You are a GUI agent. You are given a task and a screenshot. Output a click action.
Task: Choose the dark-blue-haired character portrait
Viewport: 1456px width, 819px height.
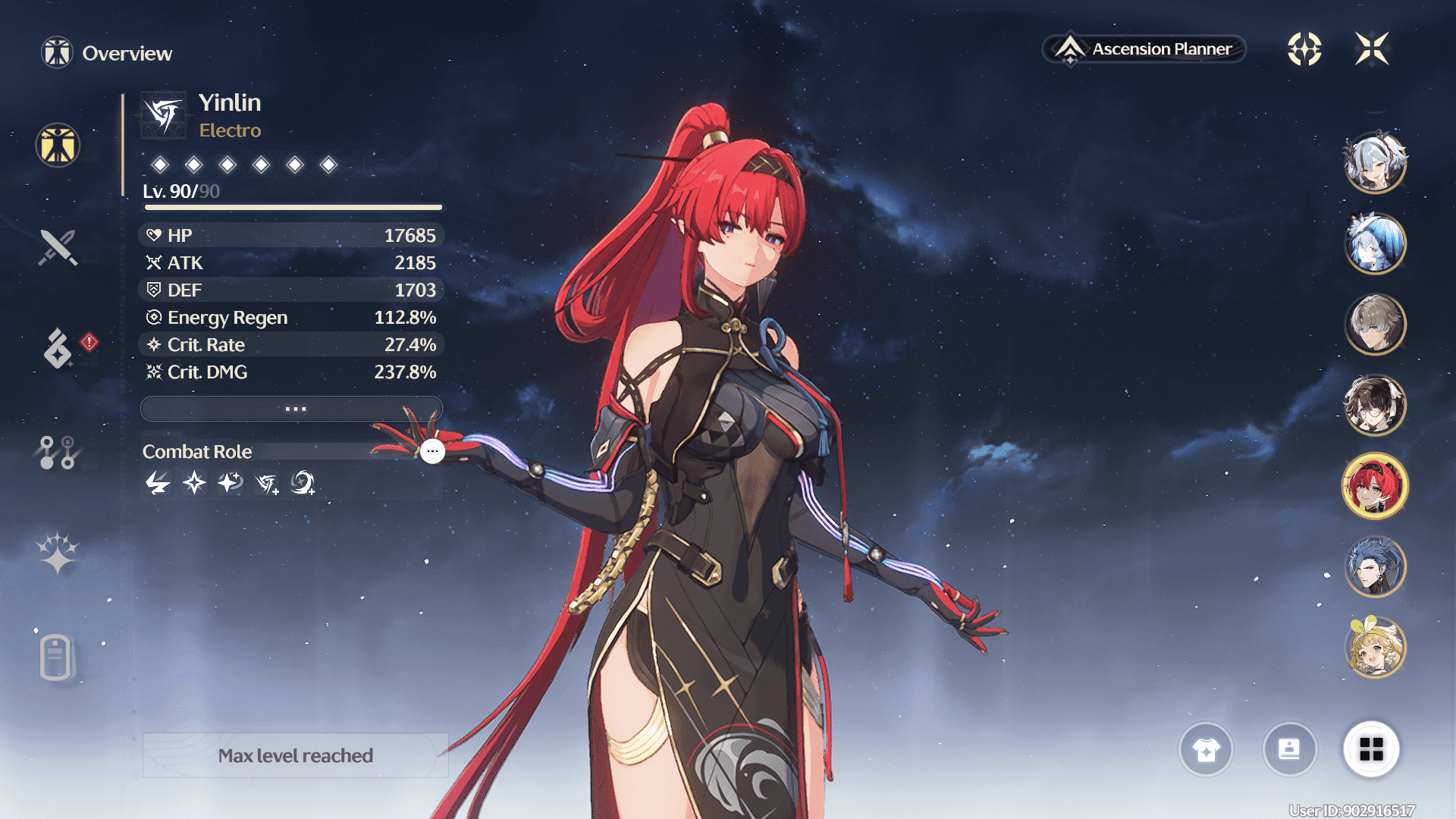1375,566
